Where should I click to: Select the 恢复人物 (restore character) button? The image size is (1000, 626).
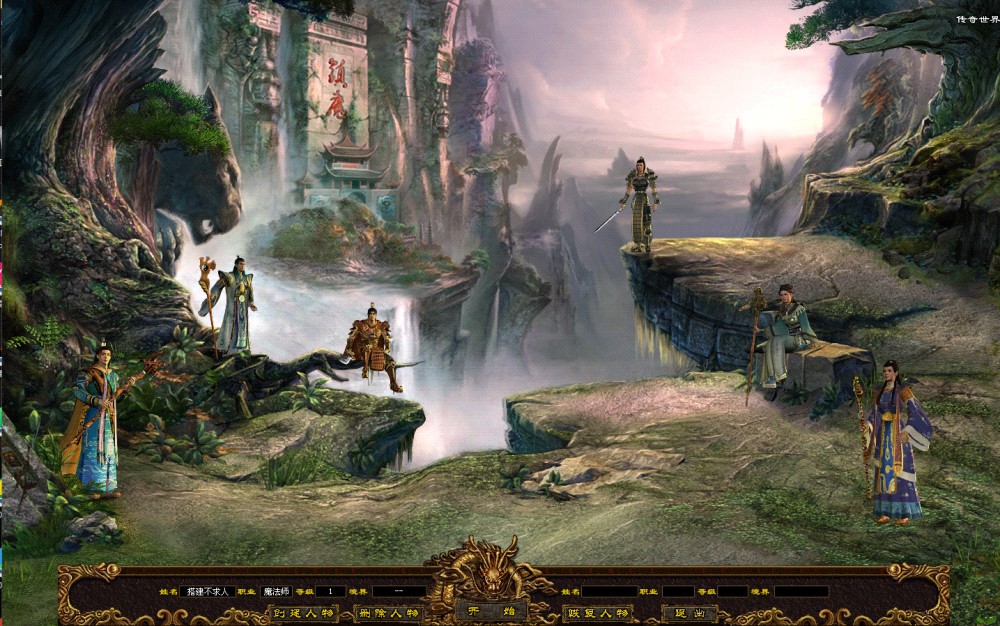[597, 613]
